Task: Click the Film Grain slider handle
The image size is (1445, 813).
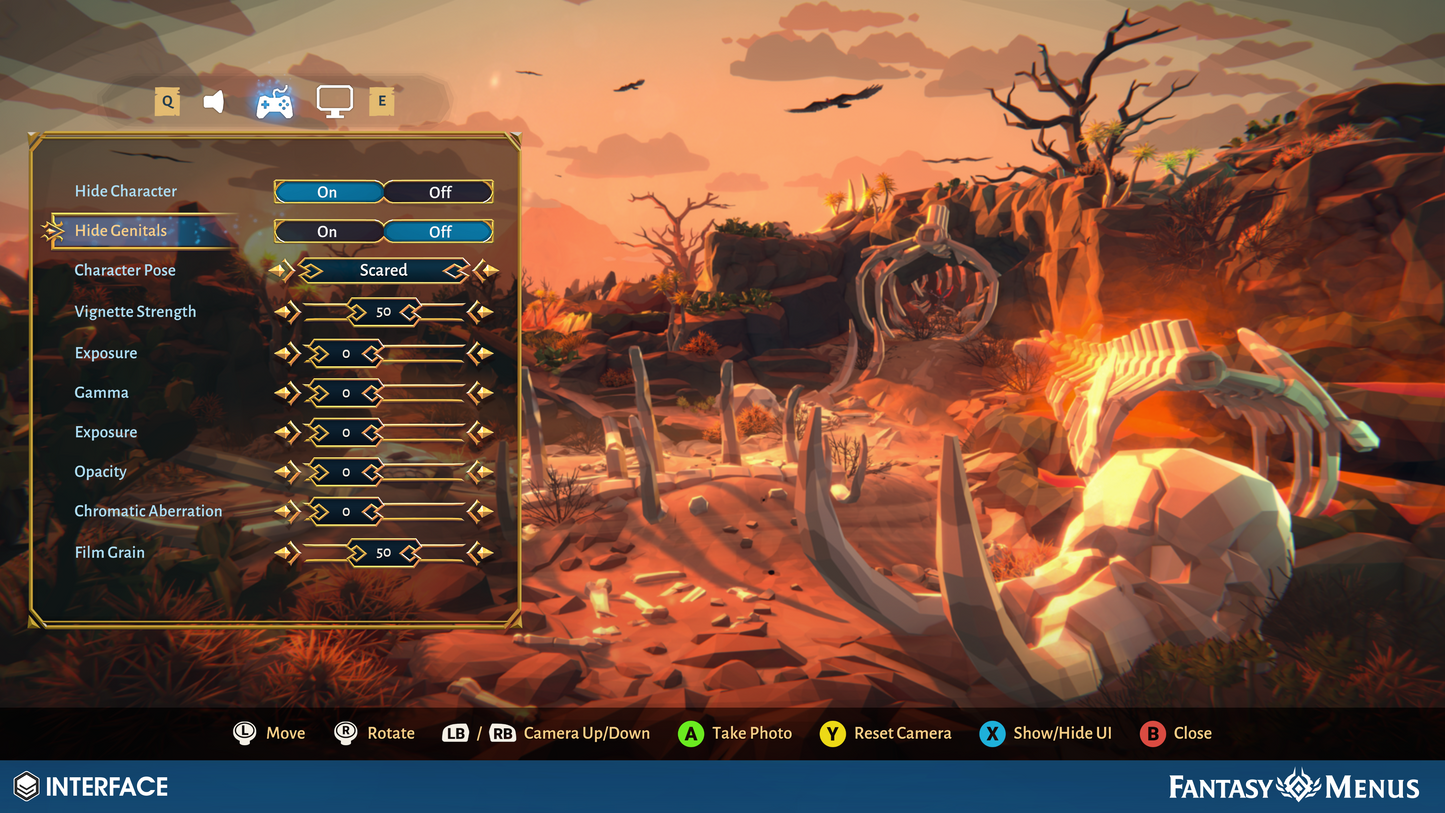Action: (383, 552)
